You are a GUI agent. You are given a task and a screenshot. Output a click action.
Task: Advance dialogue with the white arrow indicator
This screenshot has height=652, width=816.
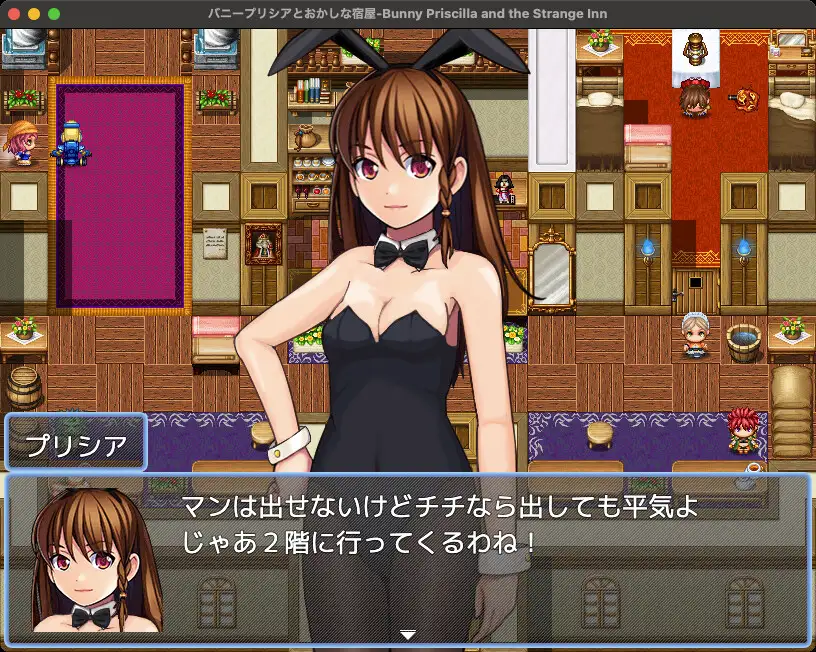[407, 634]
